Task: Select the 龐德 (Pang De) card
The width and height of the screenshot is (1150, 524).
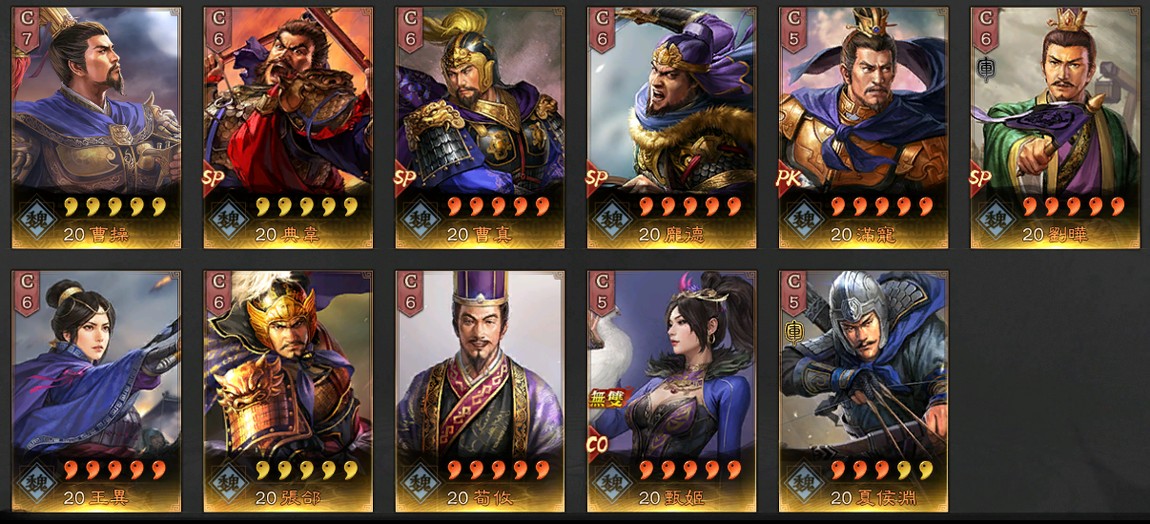Action: pos(672,128)
